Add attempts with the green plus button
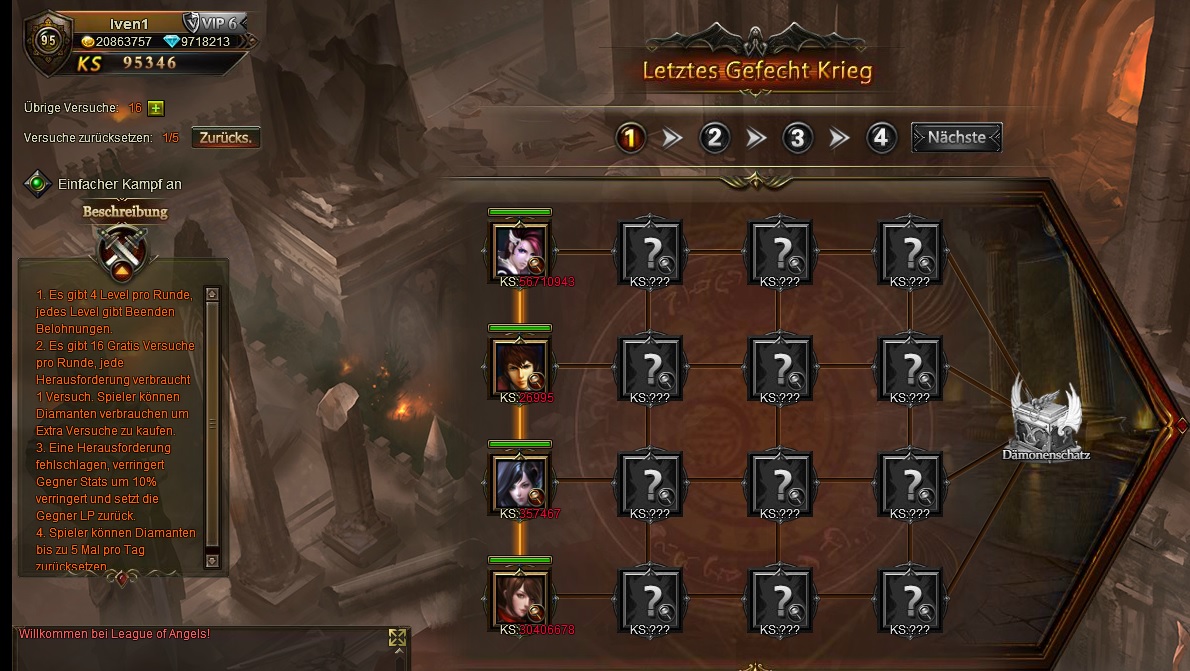 point(156,108)
